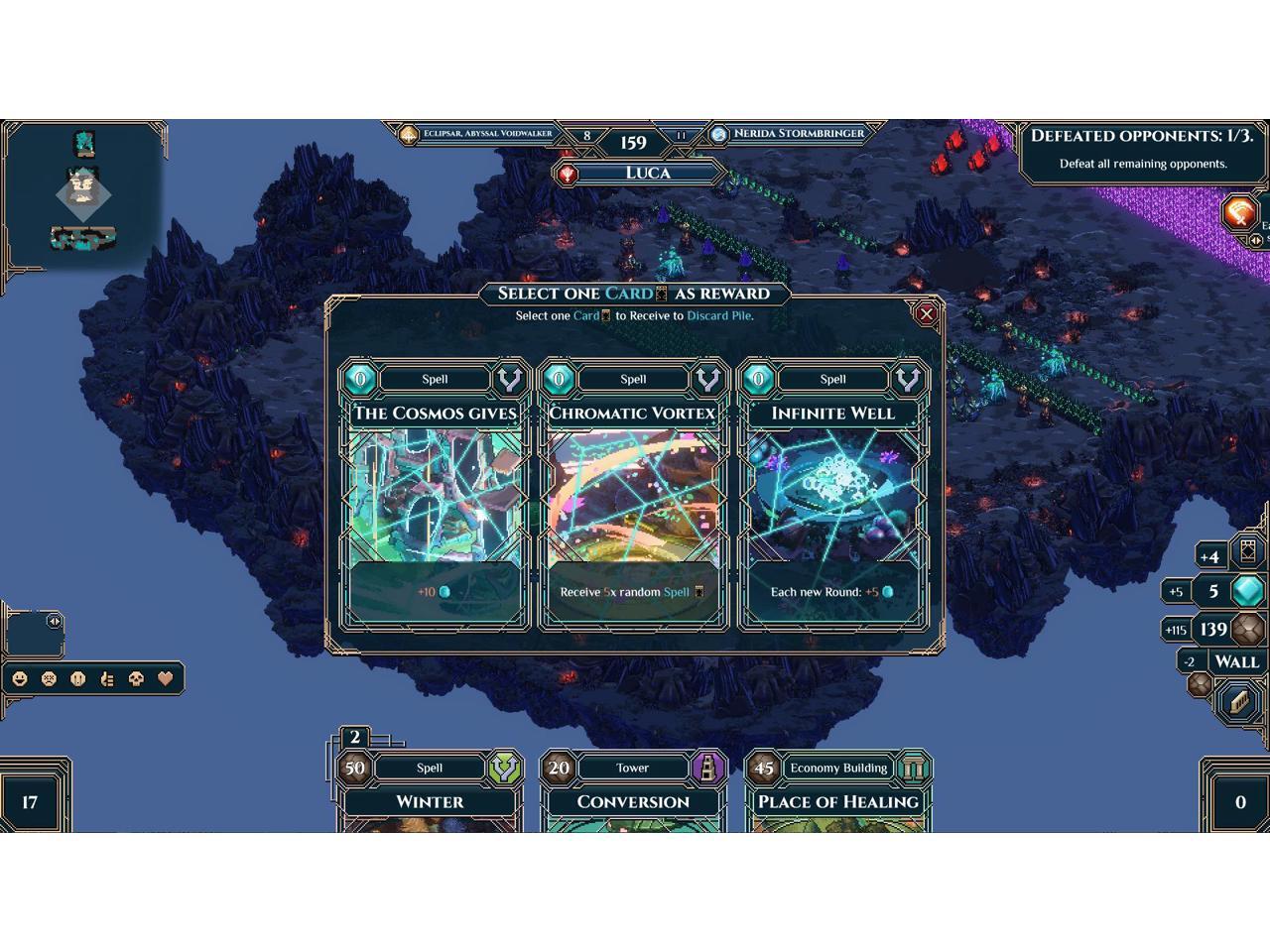Select the Conversion tower card in hand
Screen dimensions: 1270x952
[633, 793]
